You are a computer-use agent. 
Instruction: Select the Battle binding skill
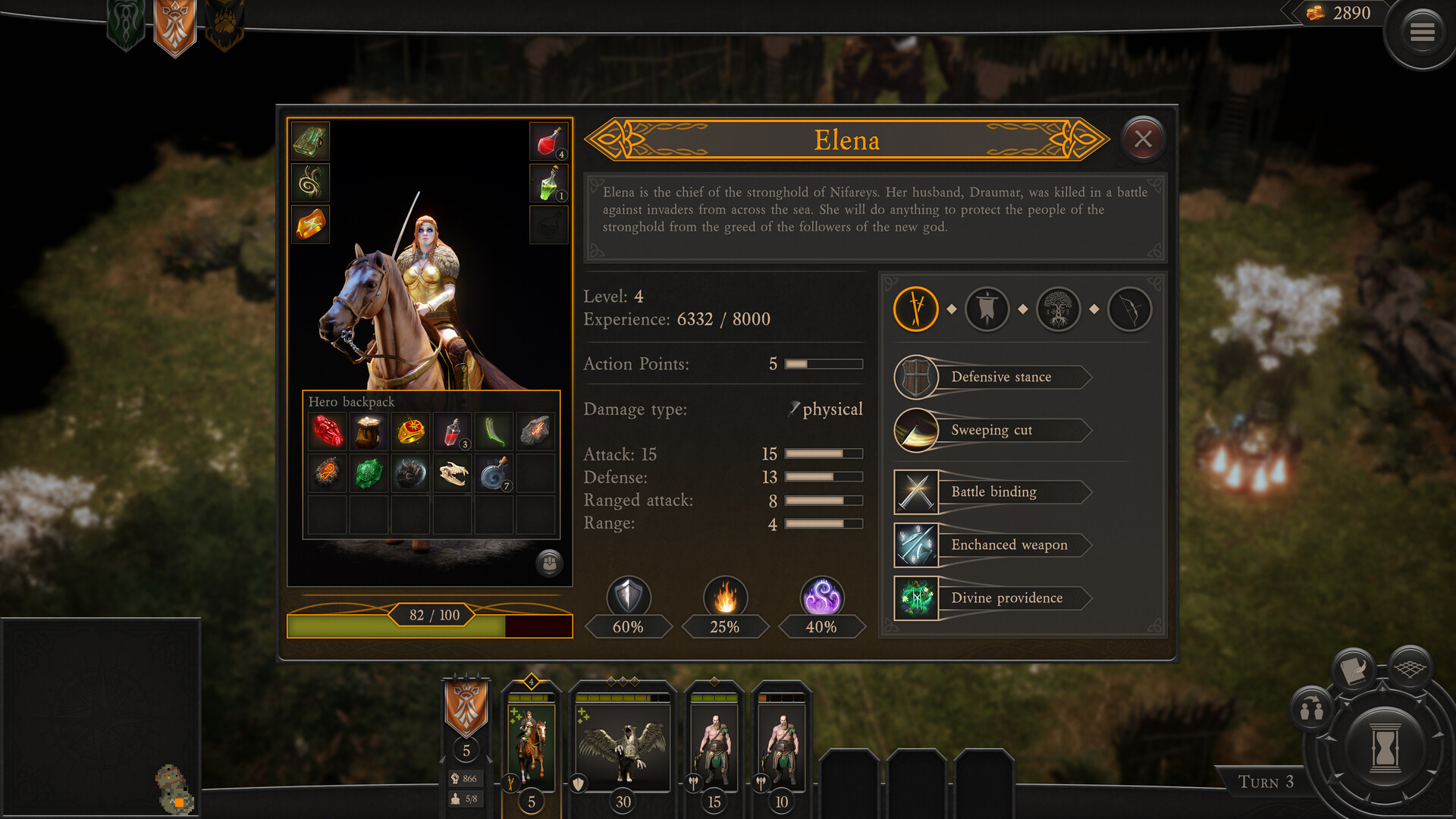[x=993, y=491]
